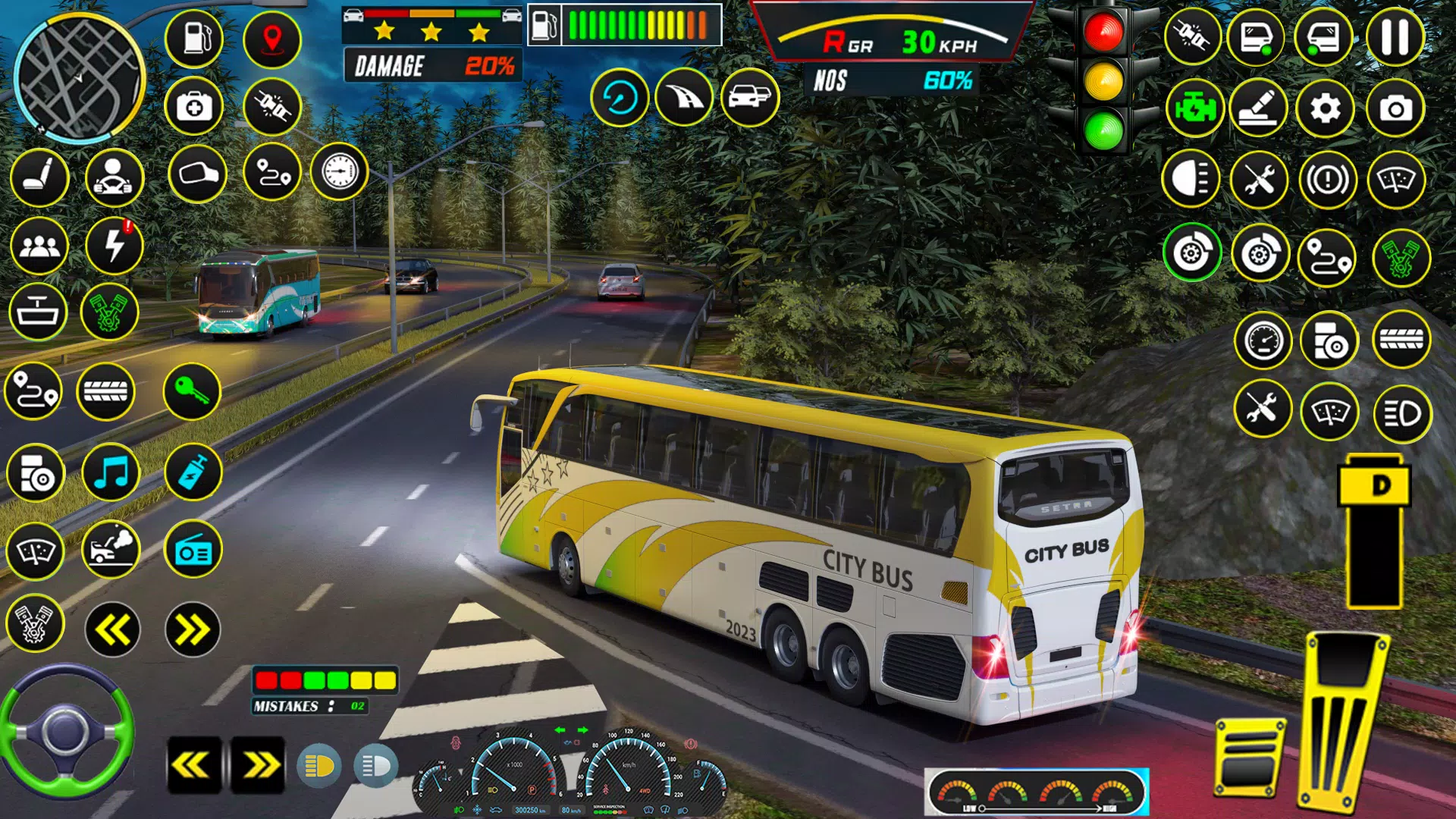
Task: Step on the tall accelerator pedal
Action: click(1344, 720)
